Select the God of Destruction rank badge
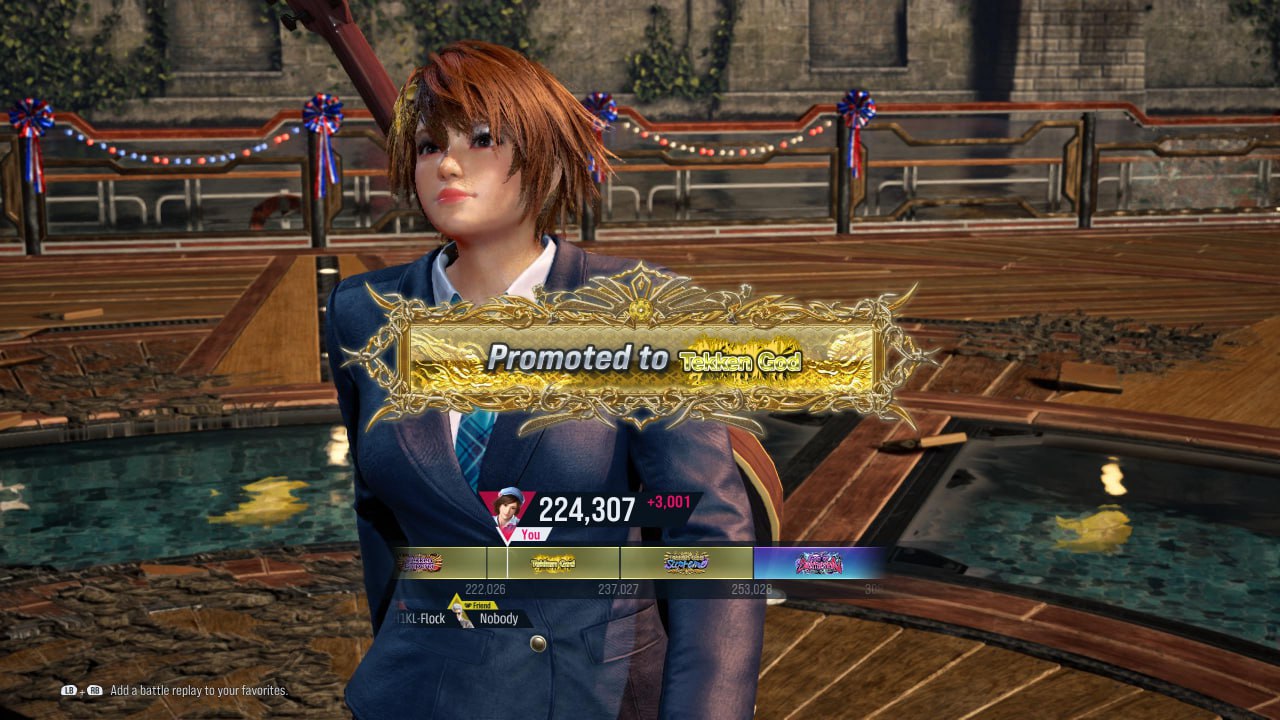Viewport: 1280px width, 720px height. pyautogui.click(x=818, y=563)
